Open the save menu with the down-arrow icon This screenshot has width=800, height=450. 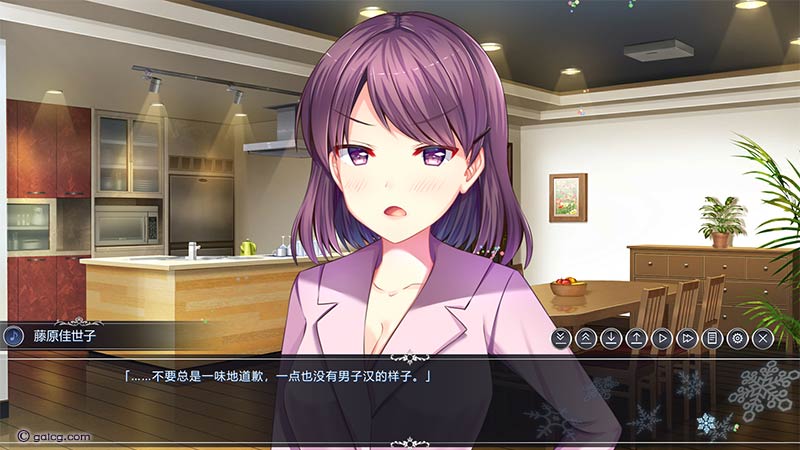611,338
